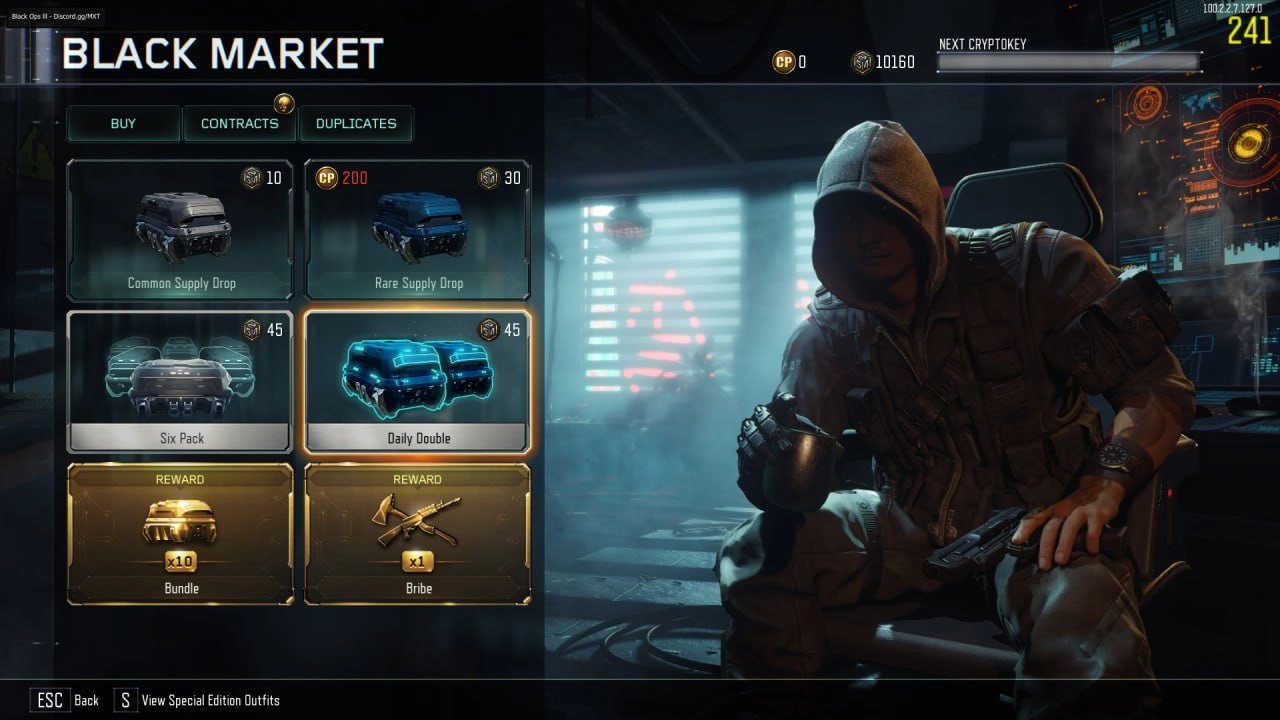Viewport: 1280px width, 720px height.
Task: Click the cryptokey balance icon showing 10160
Action: tap(862, 61)
